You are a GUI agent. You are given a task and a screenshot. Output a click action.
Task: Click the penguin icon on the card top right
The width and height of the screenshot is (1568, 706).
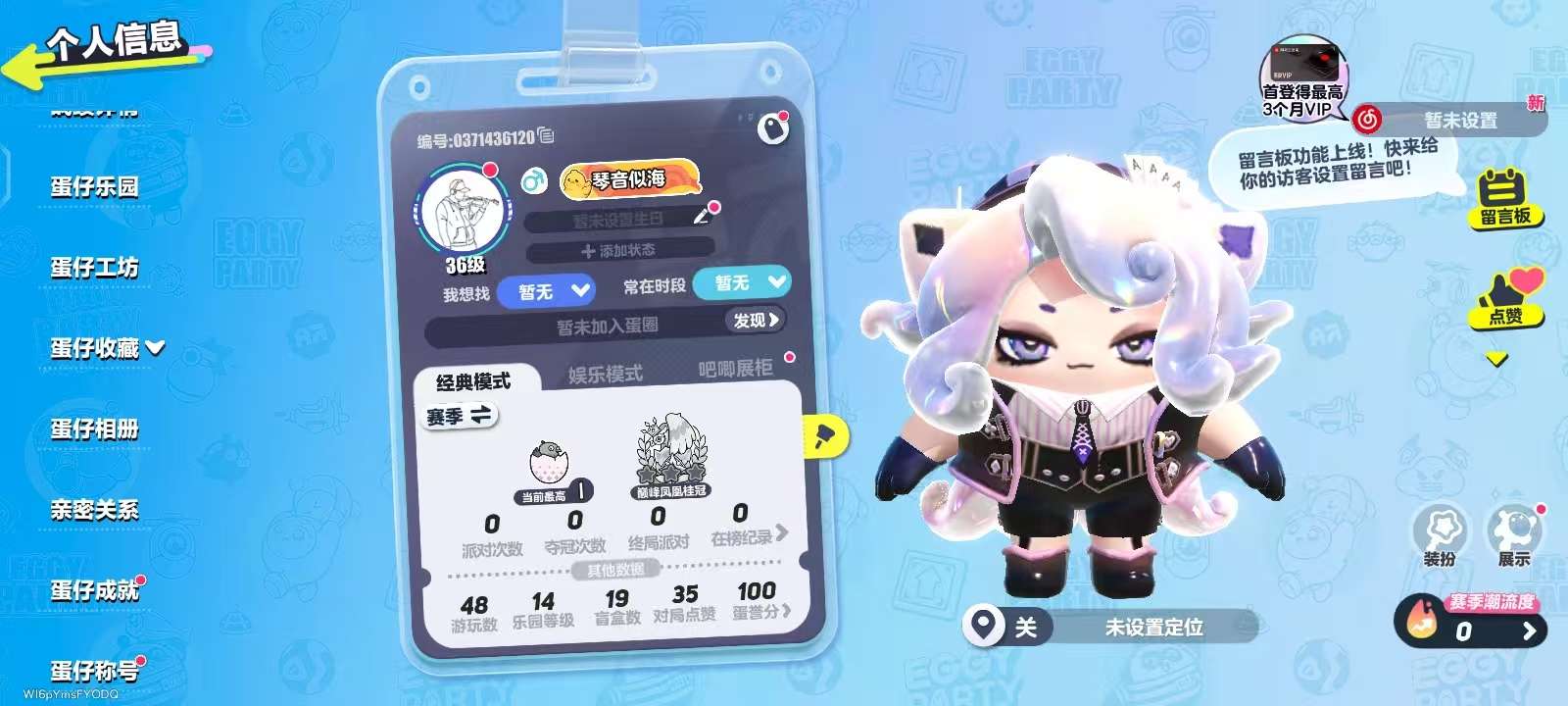click(x=772, y=126)
